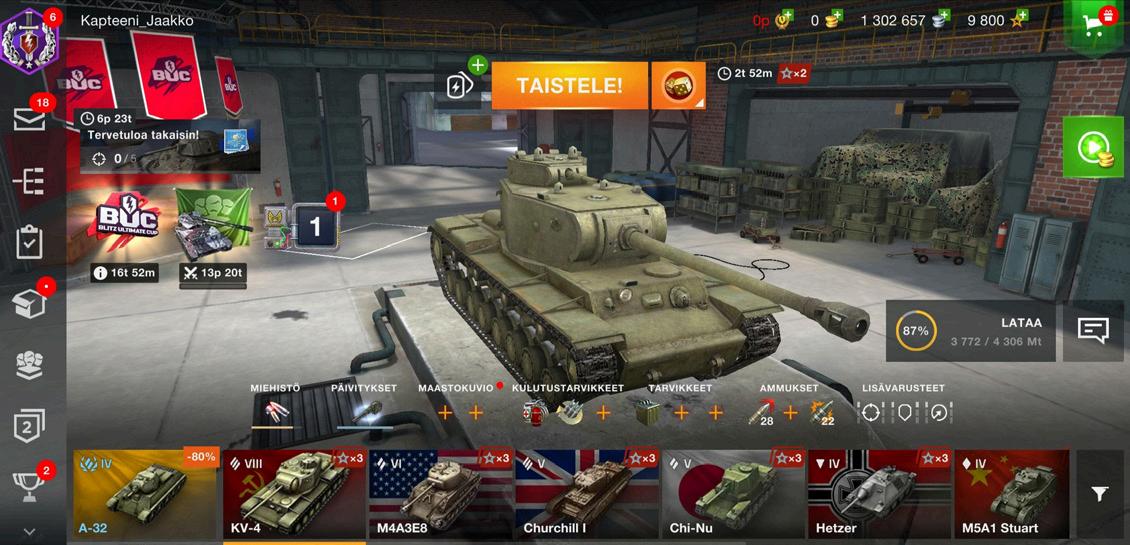Open the Miehistö crew panel
The height and width of the screenshot is (545, 1130).
(274, 411)
